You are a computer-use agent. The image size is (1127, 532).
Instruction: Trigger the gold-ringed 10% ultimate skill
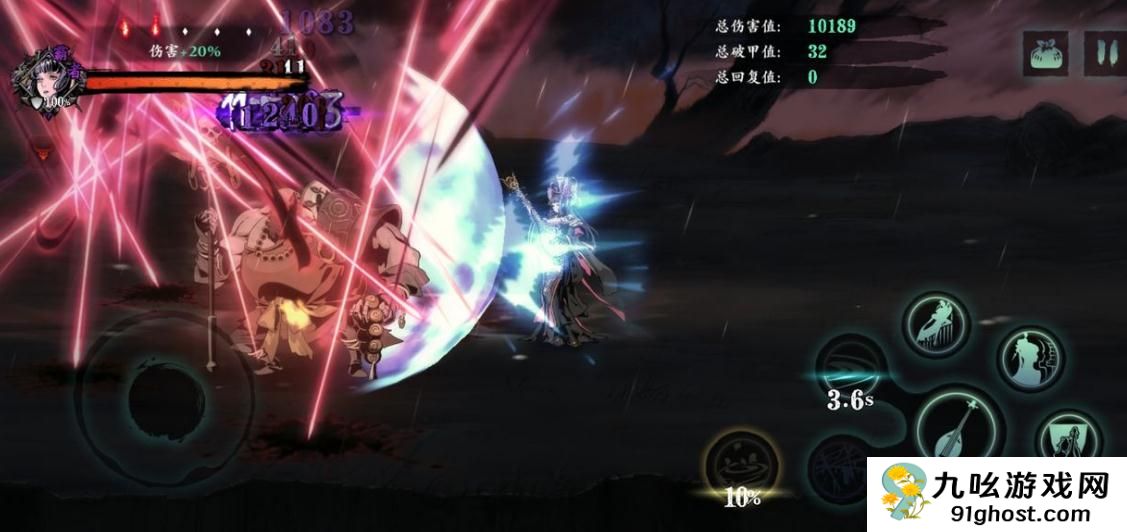tap(742, 469)
